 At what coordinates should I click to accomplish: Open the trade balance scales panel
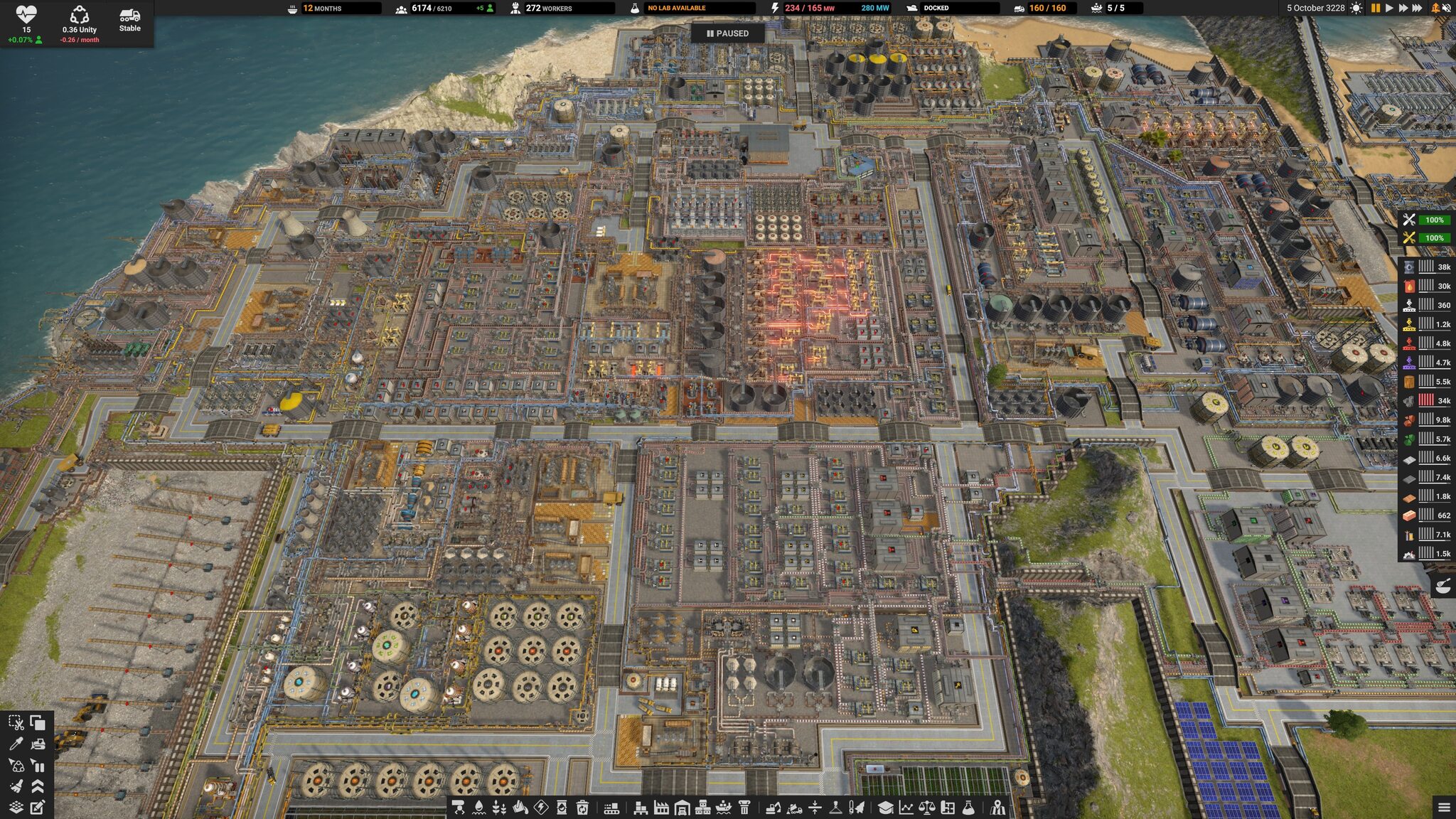tap(926, 808)
